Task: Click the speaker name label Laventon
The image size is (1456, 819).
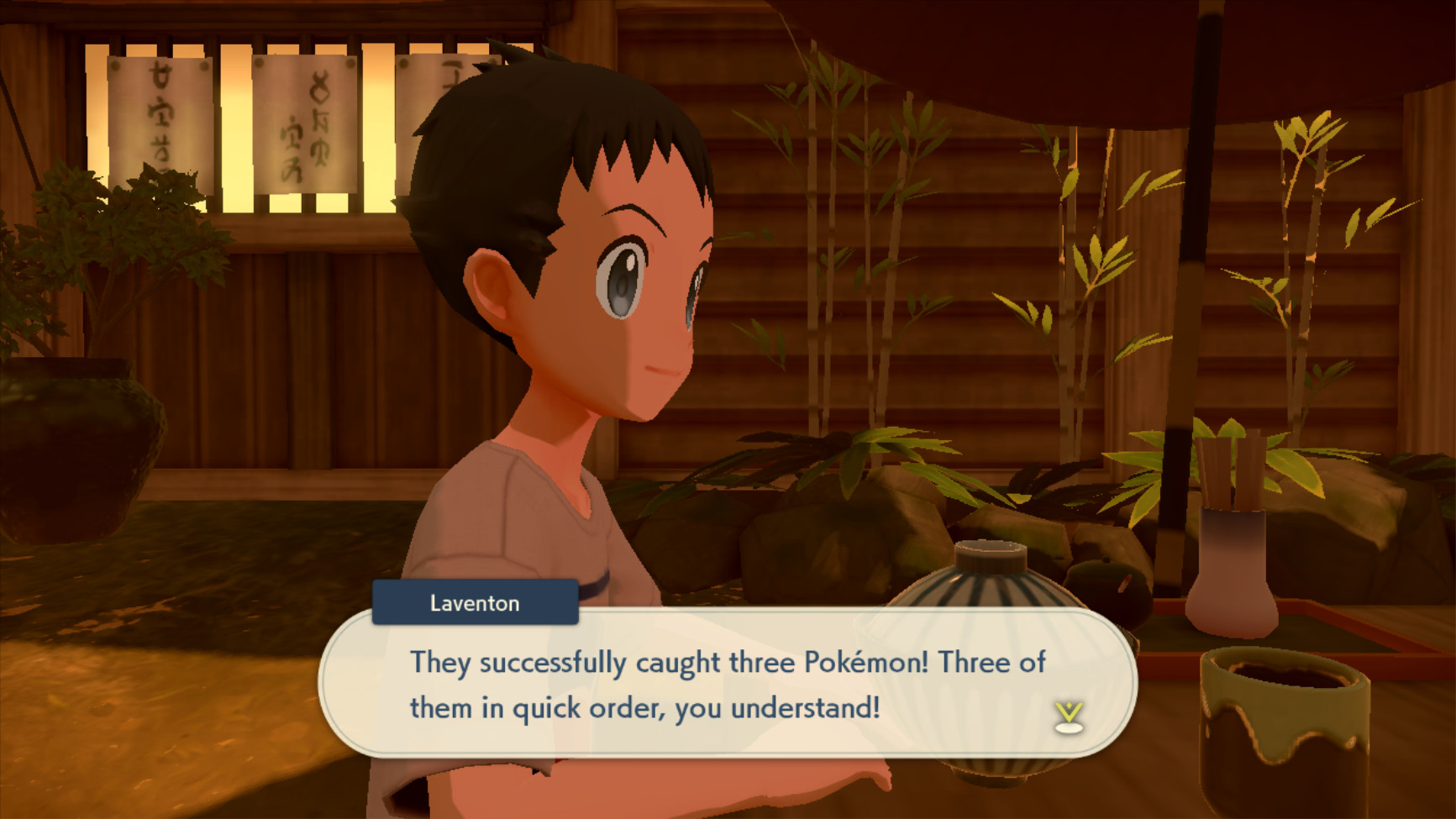Action: (x=475, y=602)
